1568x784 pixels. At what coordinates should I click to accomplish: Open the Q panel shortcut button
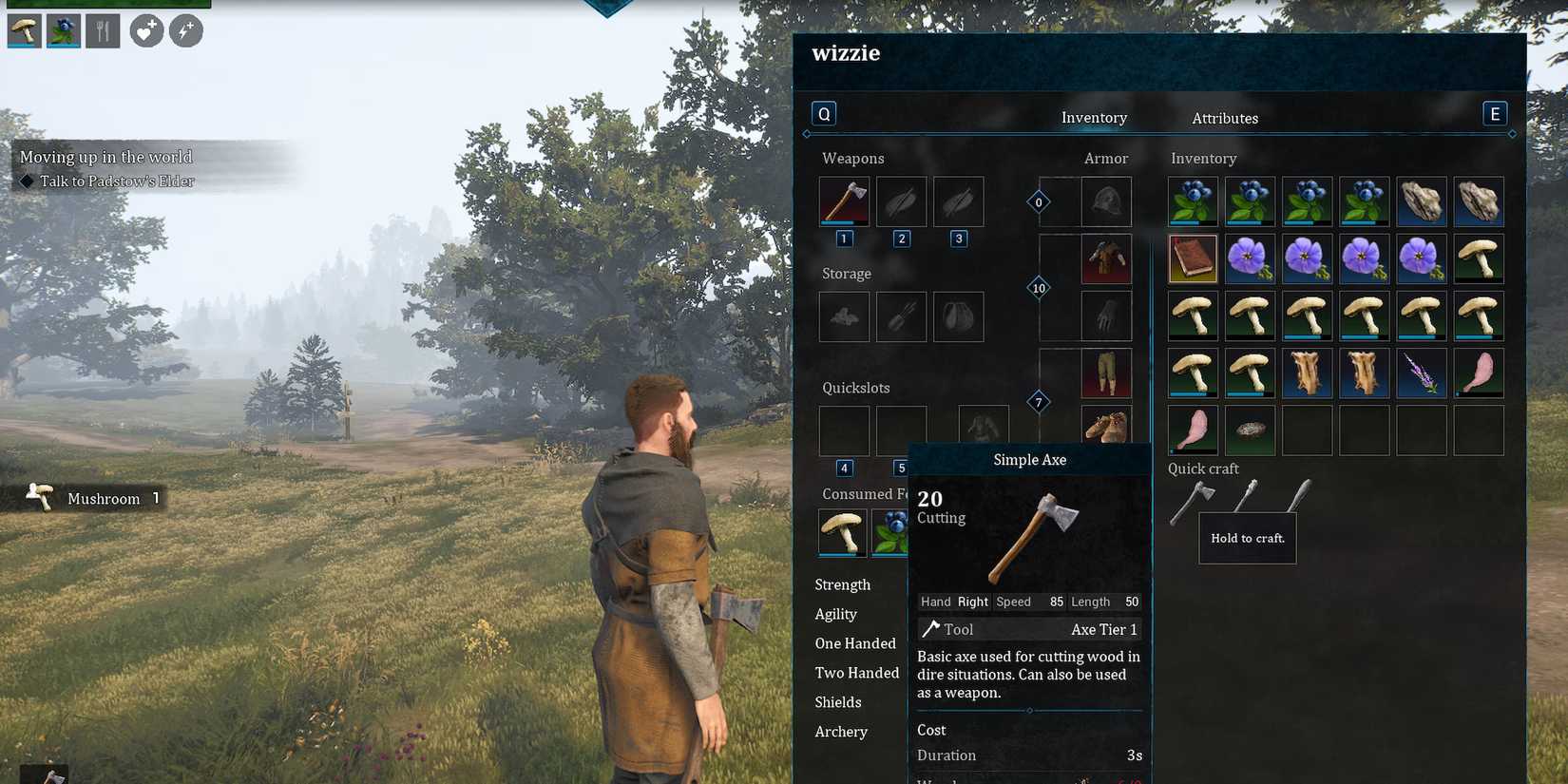[x=823, y=112]
